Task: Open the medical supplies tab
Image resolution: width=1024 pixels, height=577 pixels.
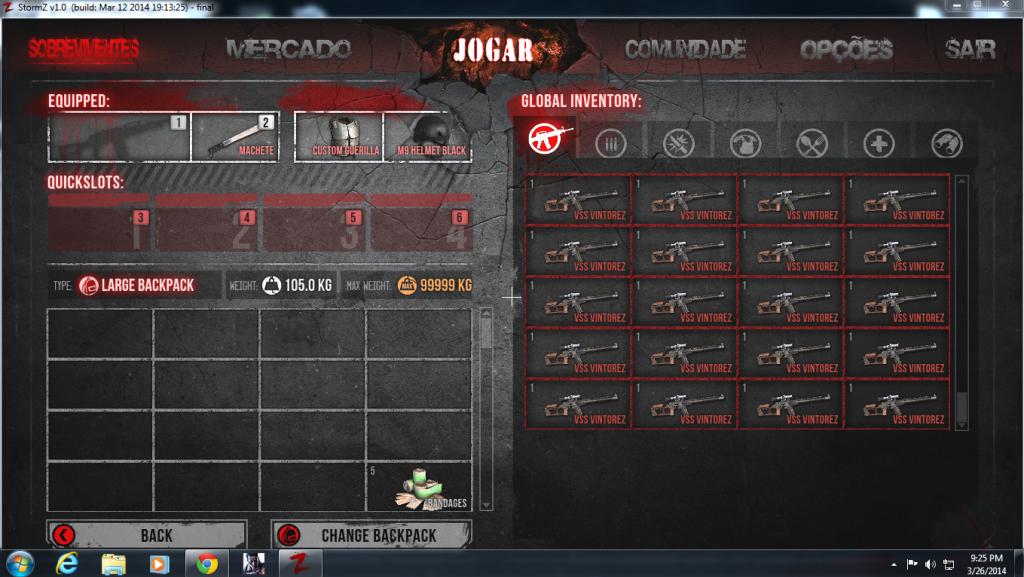Action: [x=879, y=144]
